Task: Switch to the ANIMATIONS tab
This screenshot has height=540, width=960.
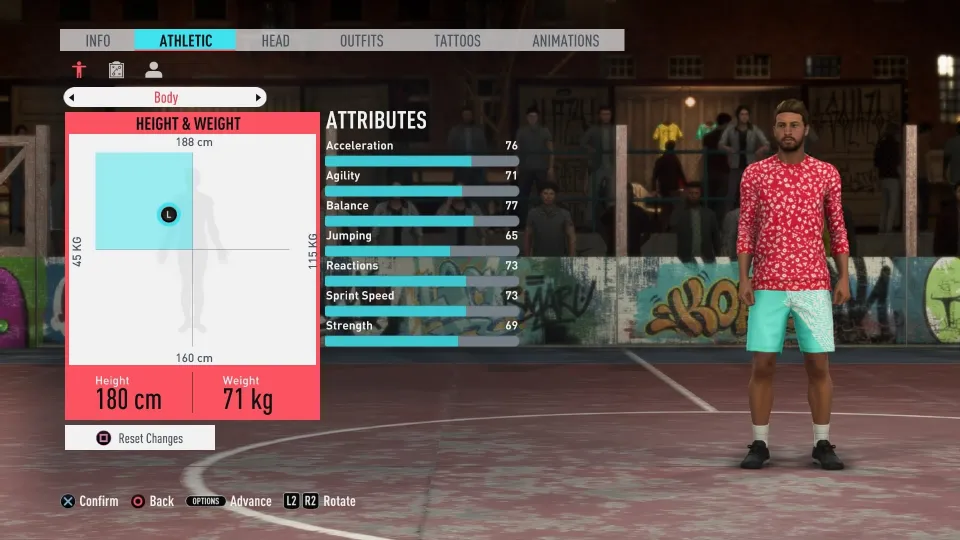Action: point(565,41)
